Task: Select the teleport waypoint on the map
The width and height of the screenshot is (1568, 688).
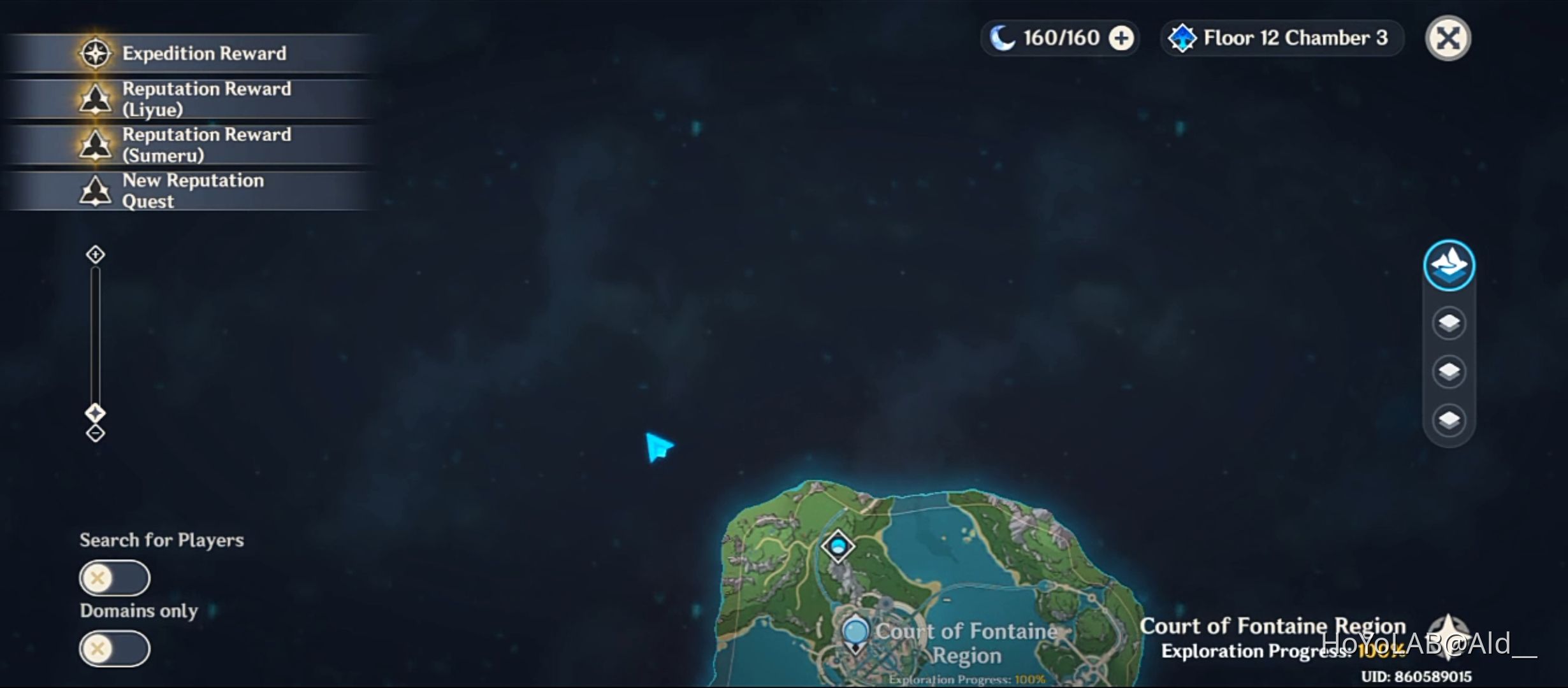Action: (838, 545)
